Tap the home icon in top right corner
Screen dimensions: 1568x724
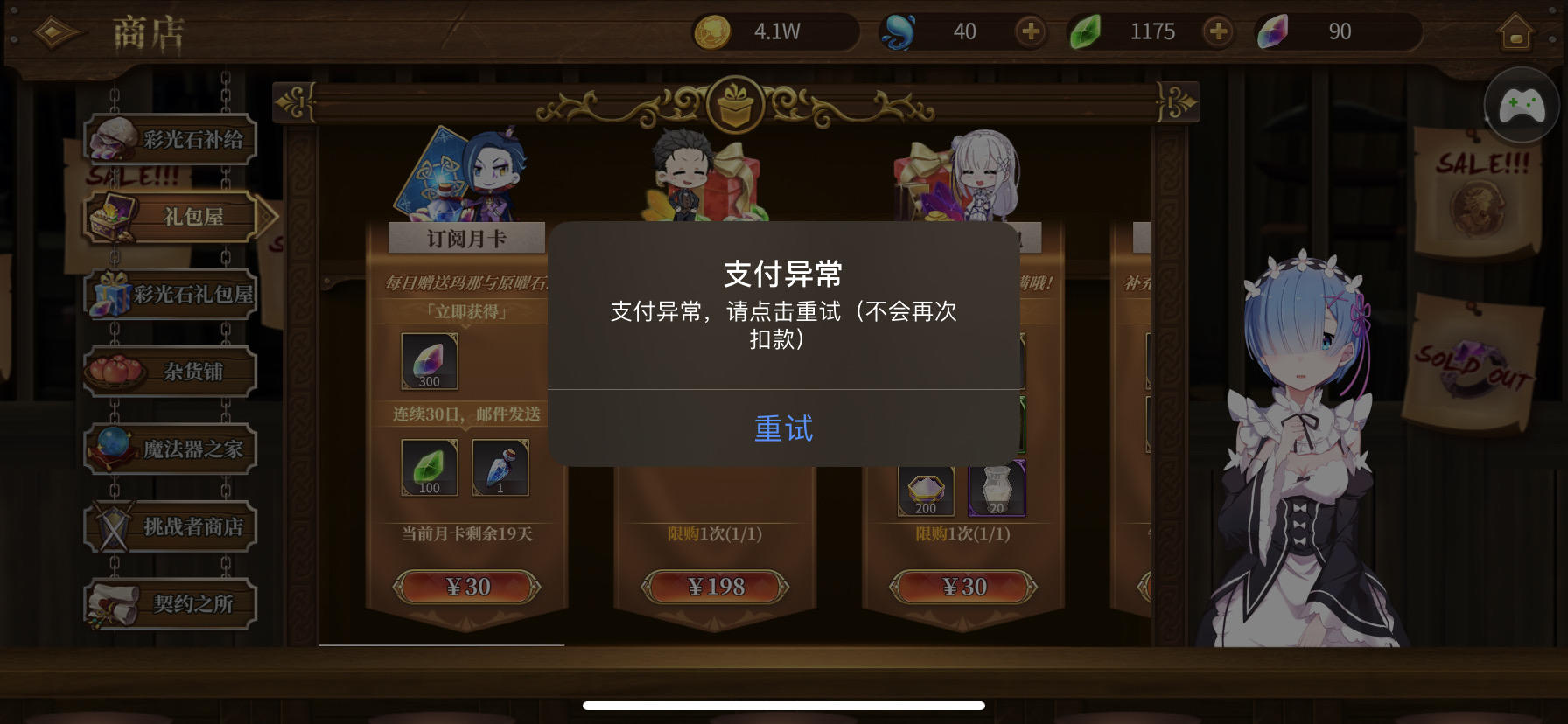(1518, 31)
